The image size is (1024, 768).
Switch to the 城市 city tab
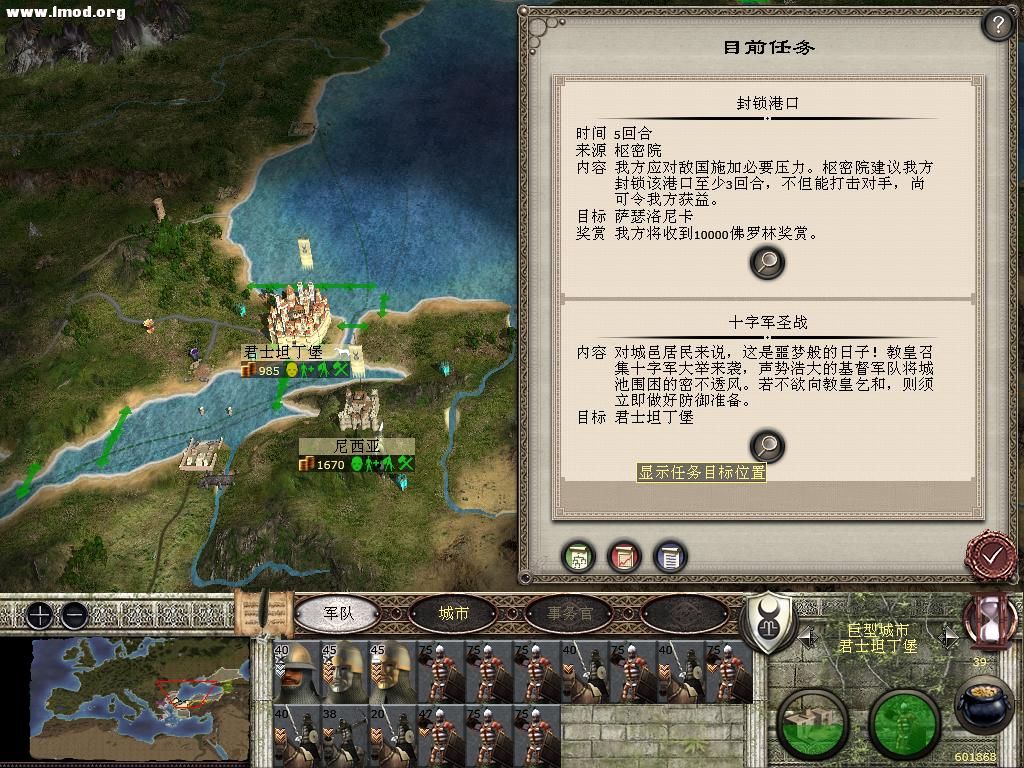(454, 613)
